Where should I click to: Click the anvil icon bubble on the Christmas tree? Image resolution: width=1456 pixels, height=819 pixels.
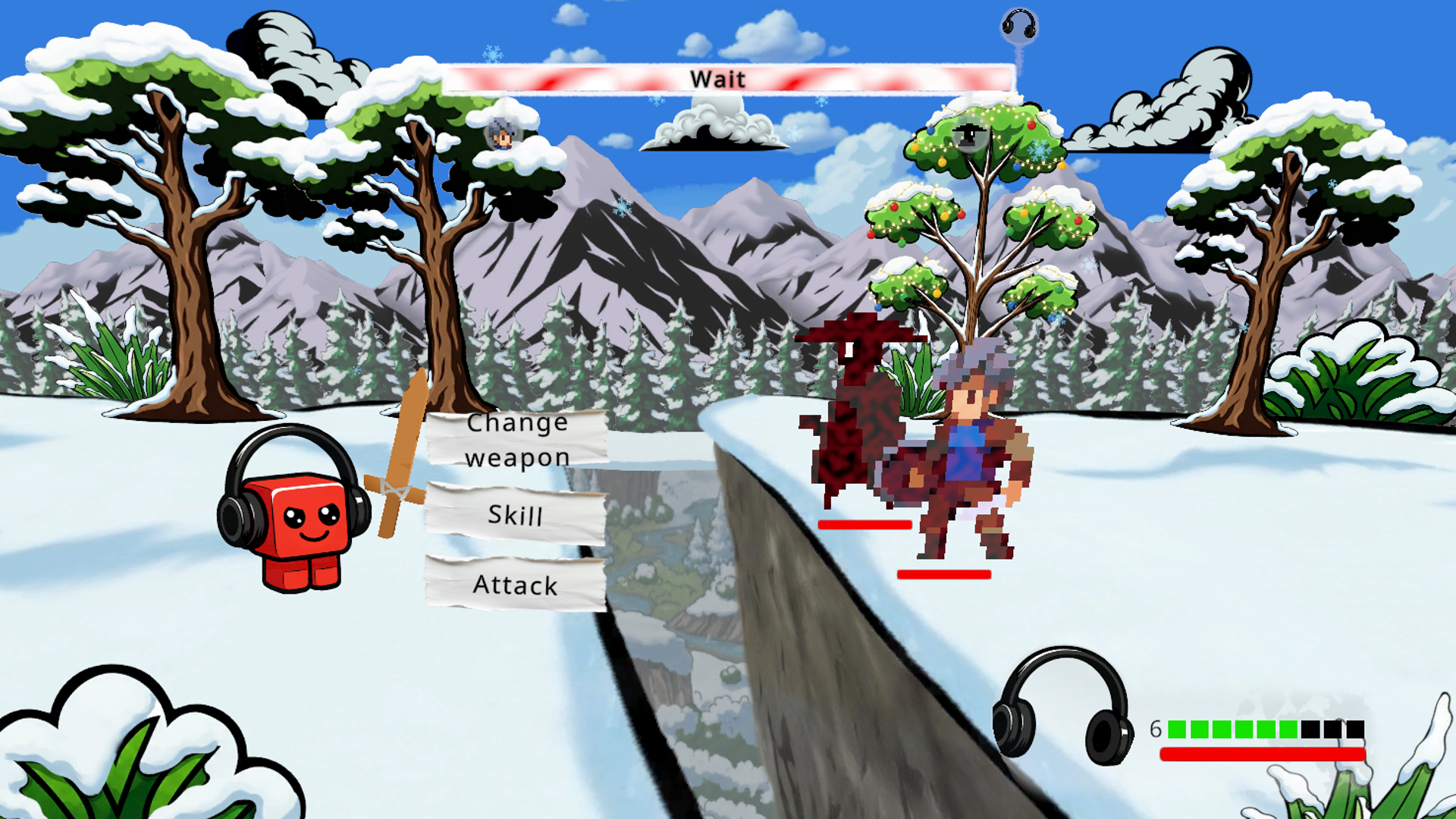[969, 134]
